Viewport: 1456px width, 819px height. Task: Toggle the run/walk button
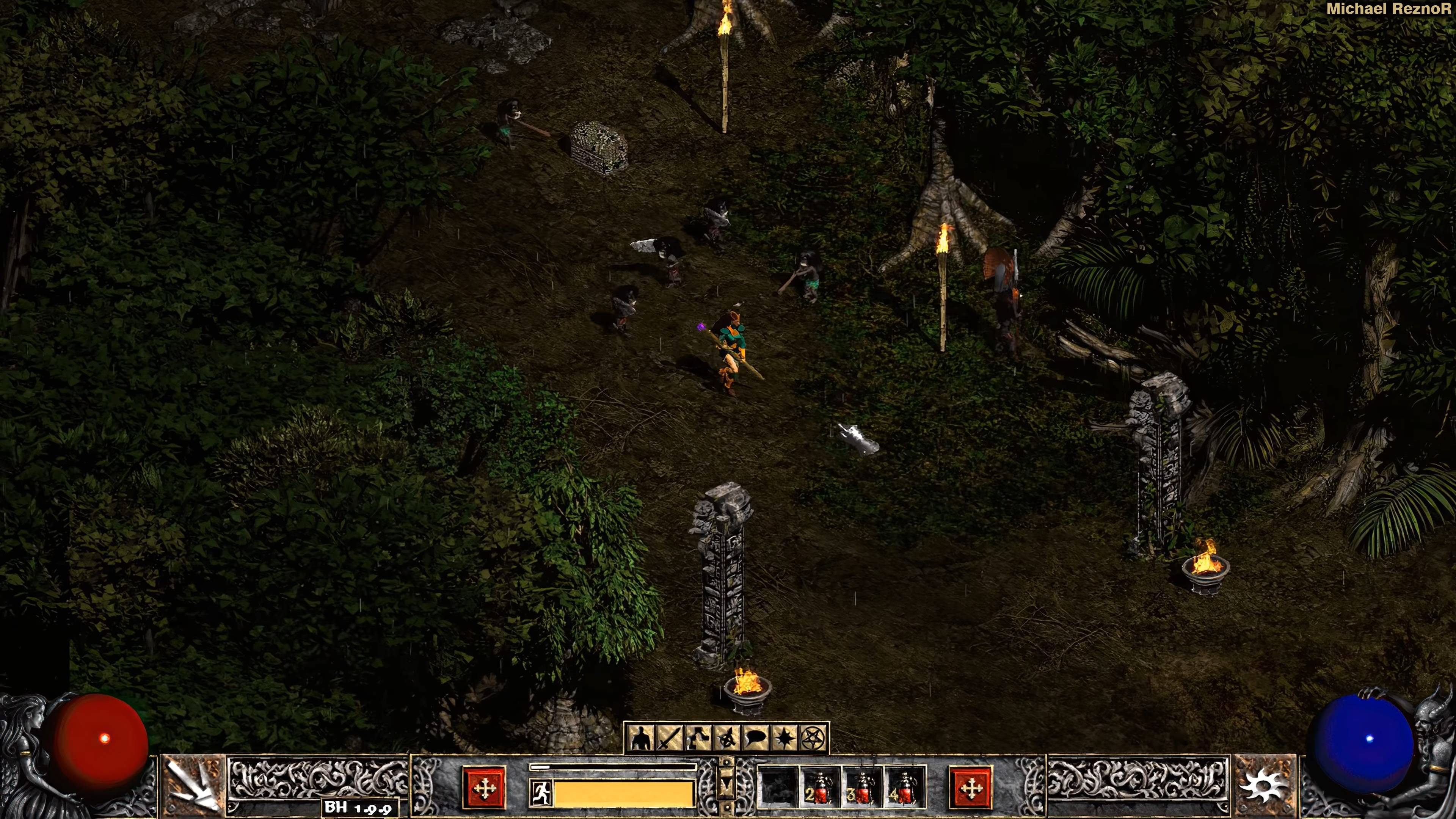click(x=541, y=792)
